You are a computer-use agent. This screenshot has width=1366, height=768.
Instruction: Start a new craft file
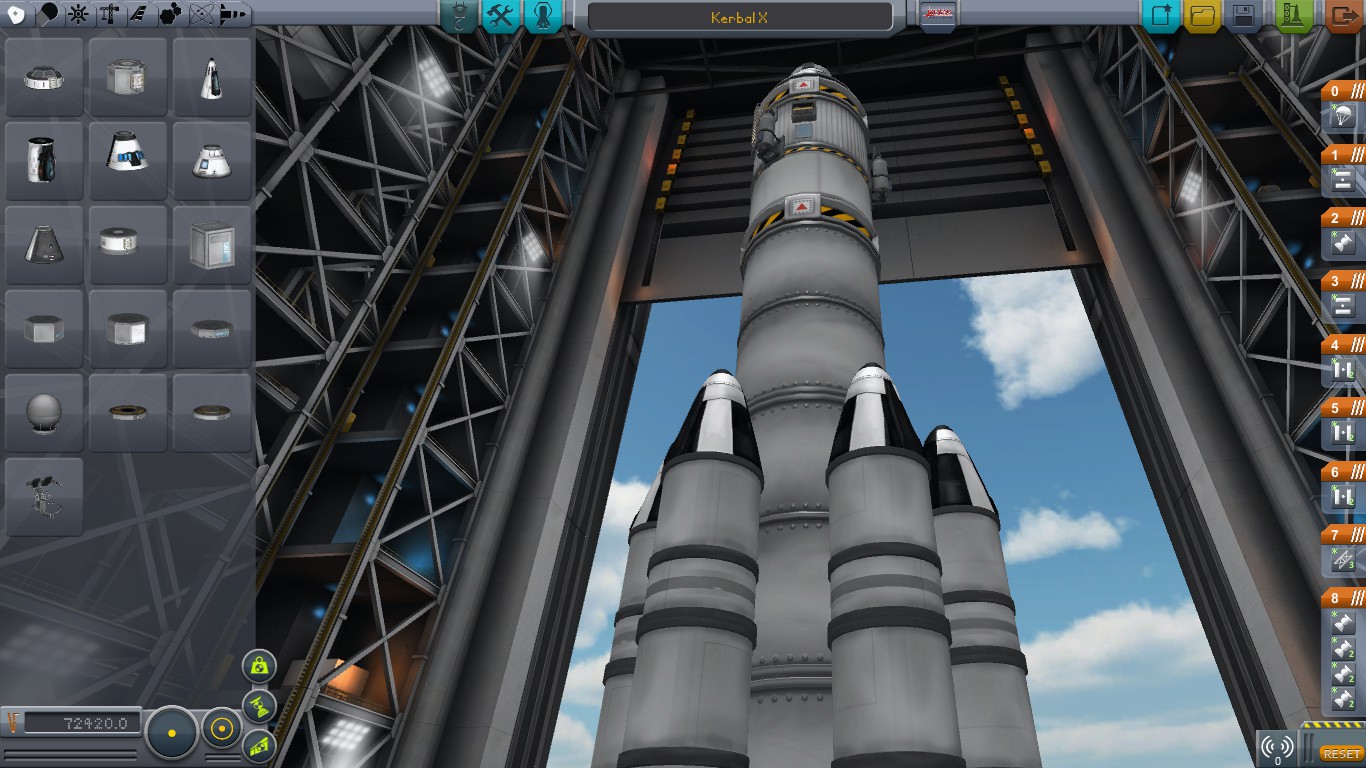(1161, 16)
